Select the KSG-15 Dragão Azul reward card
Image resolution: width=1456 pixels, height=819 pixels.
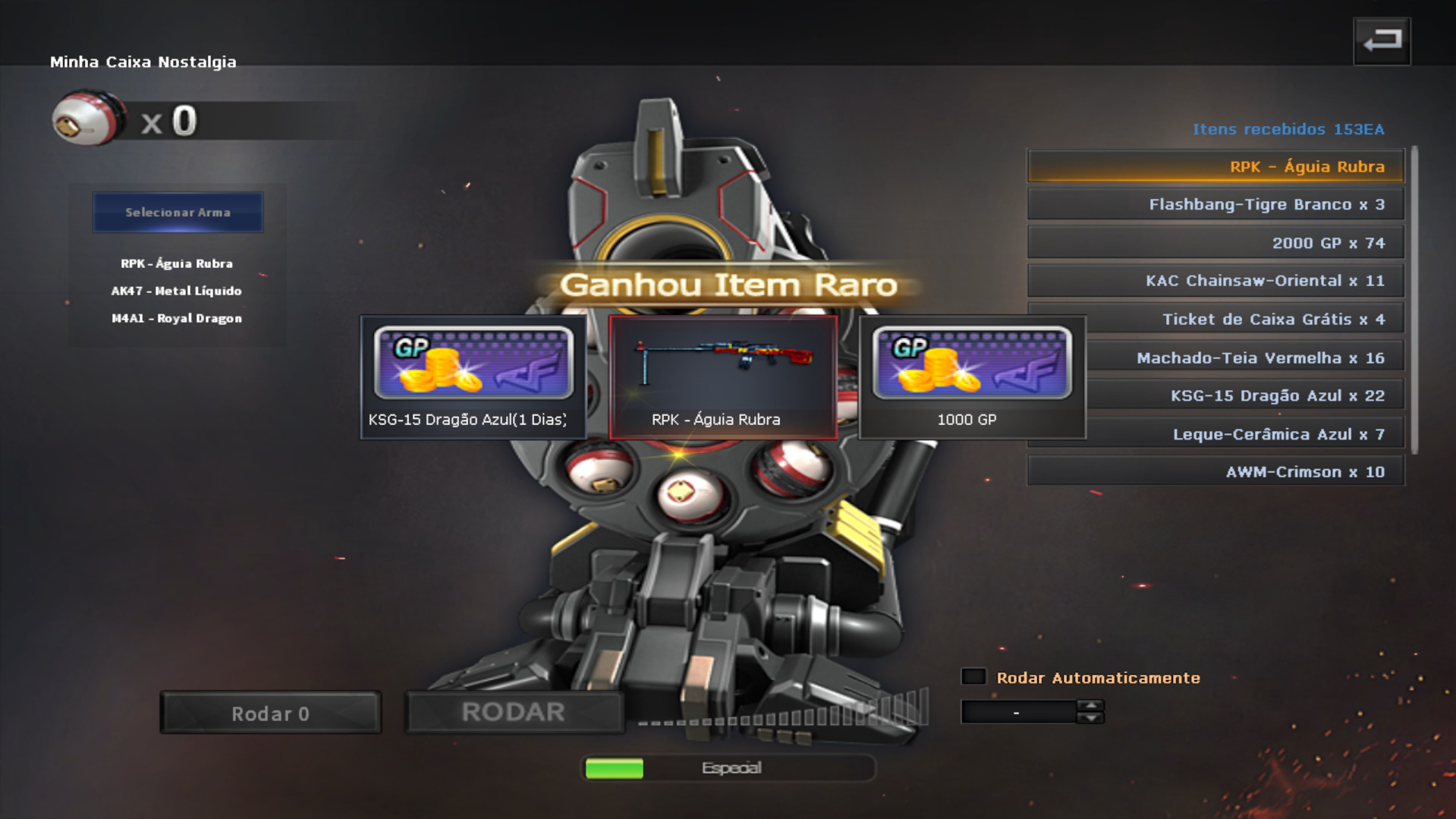click(x=473, y=377)
